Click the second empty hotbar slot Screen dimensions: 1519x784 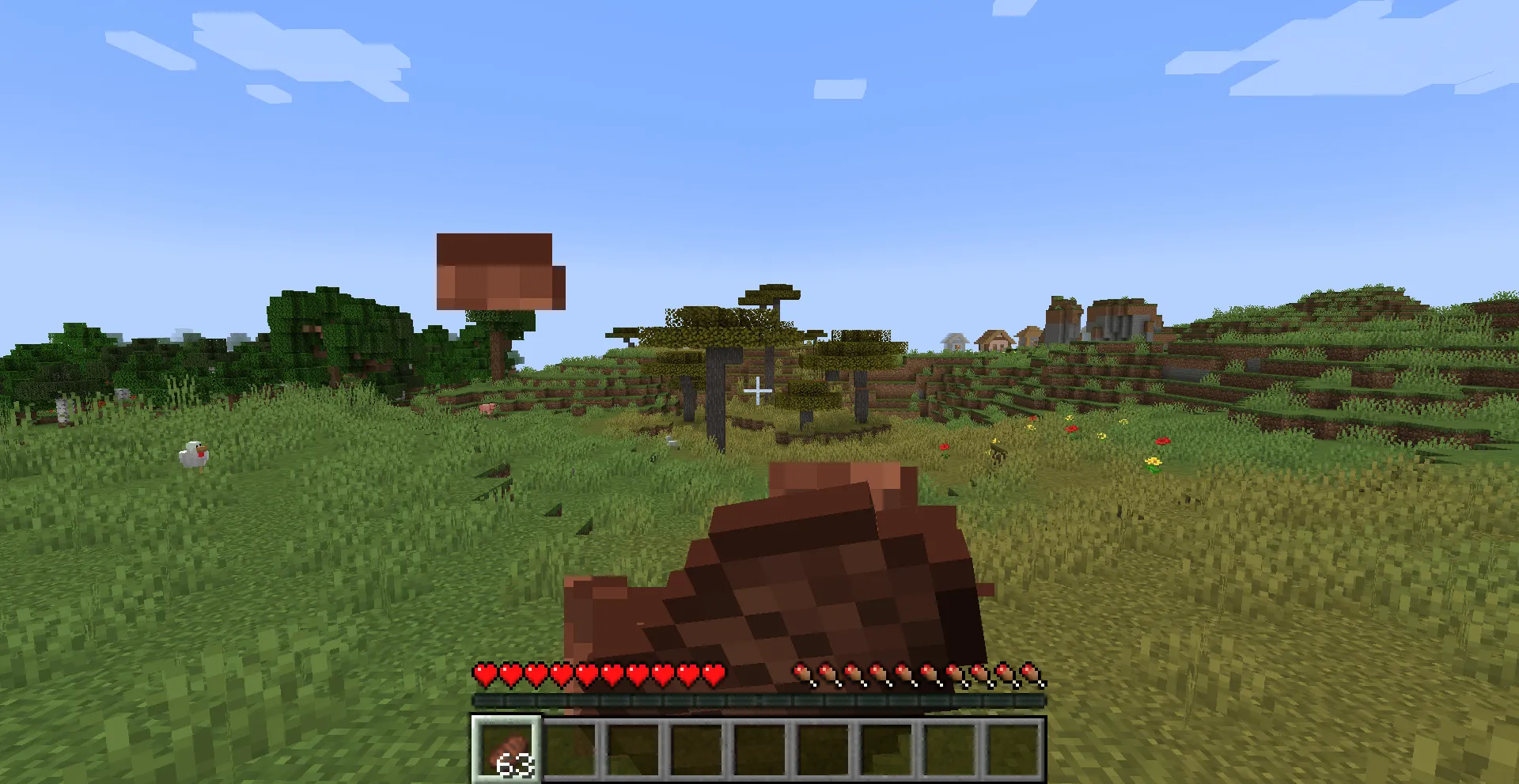[572, 748]
